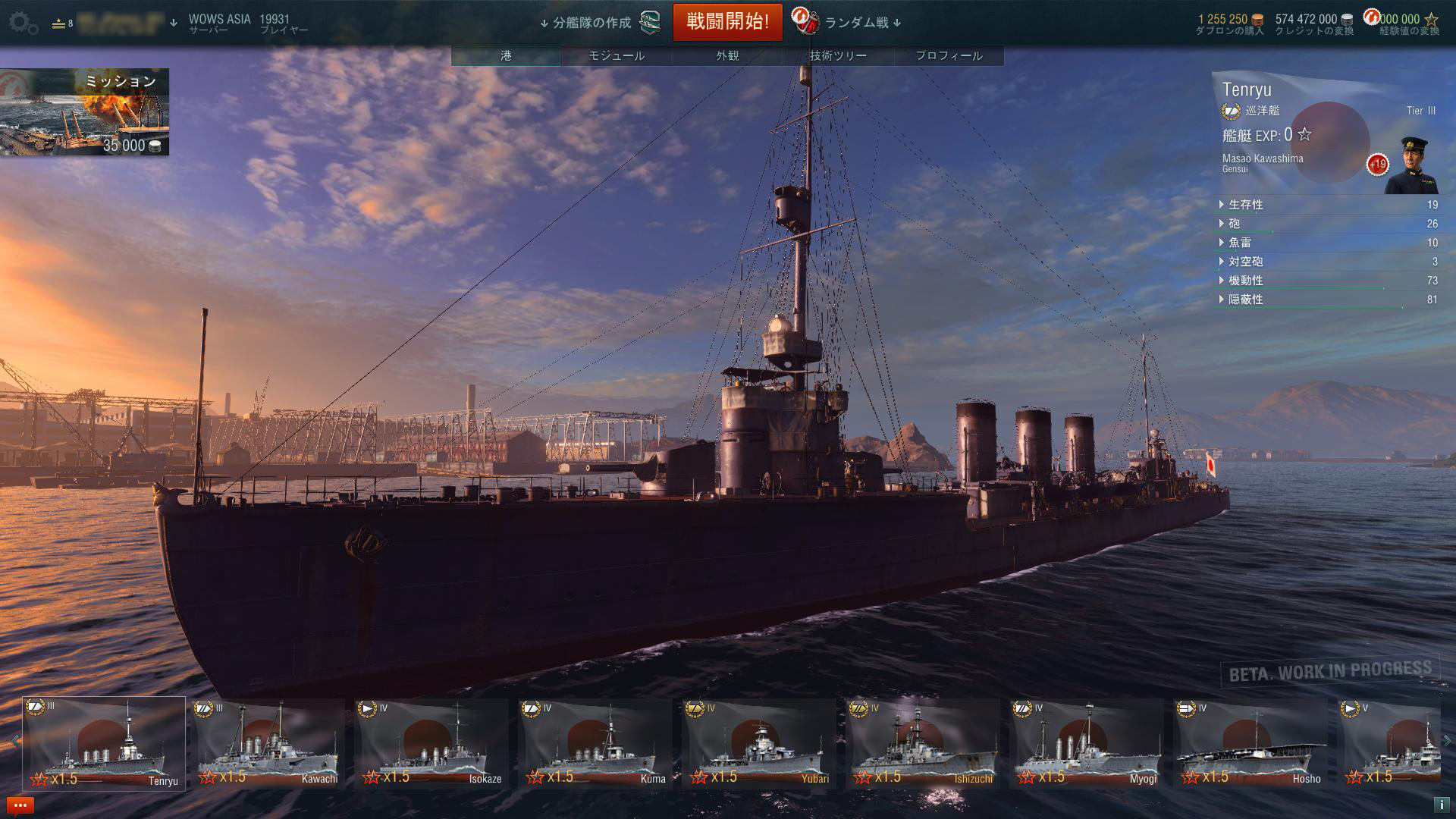Image resolution: width=1456 pixels, height=819 pixels.
Task: Open the 技術ツリー tab
Action: click(x=838, y=56)
